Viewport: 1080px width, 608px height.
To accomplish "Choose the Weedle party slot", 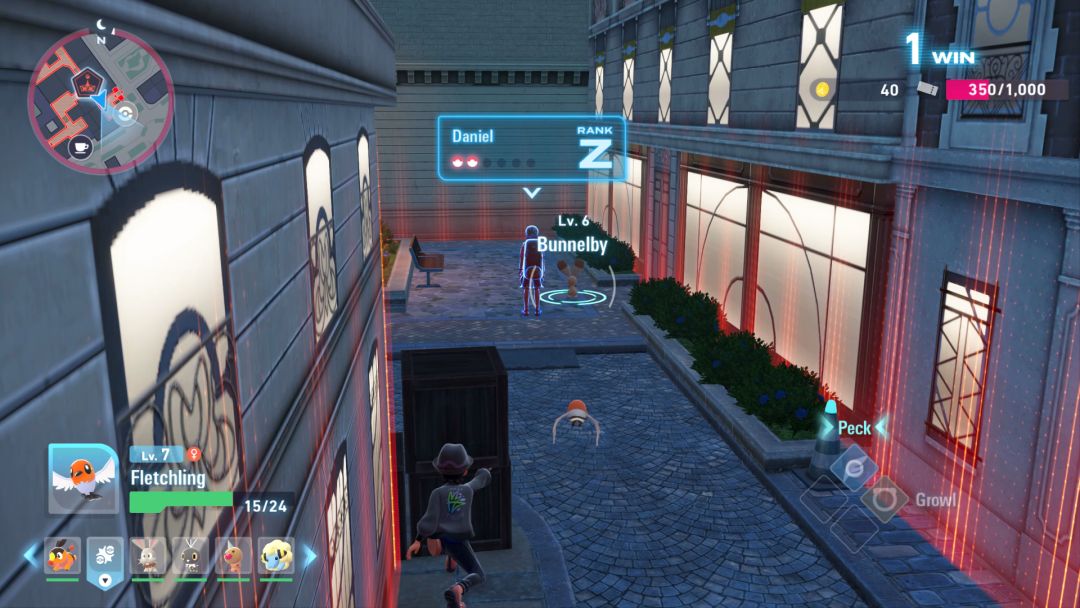I will pyautogui.click(x=233, y=556).
